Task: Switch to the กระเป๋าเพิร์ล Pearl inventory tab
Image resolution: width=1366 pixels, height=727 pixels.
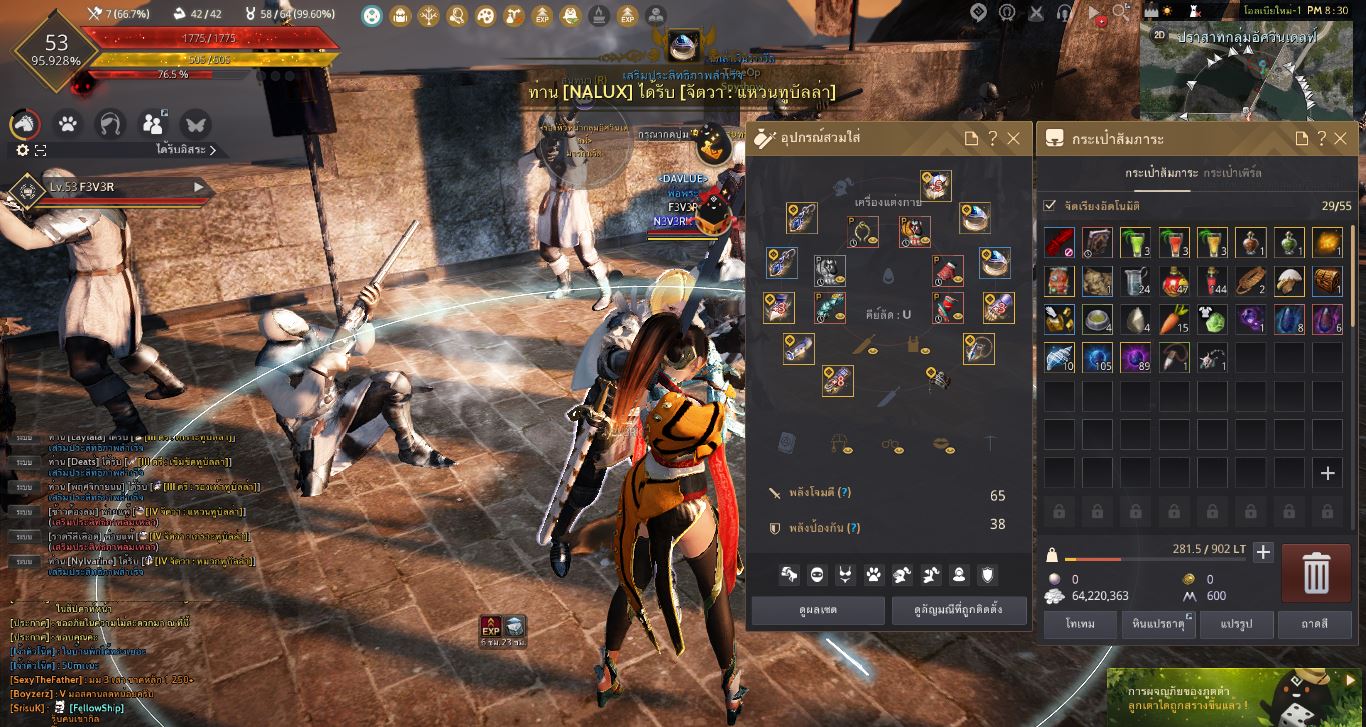Action: [1233, 174]
